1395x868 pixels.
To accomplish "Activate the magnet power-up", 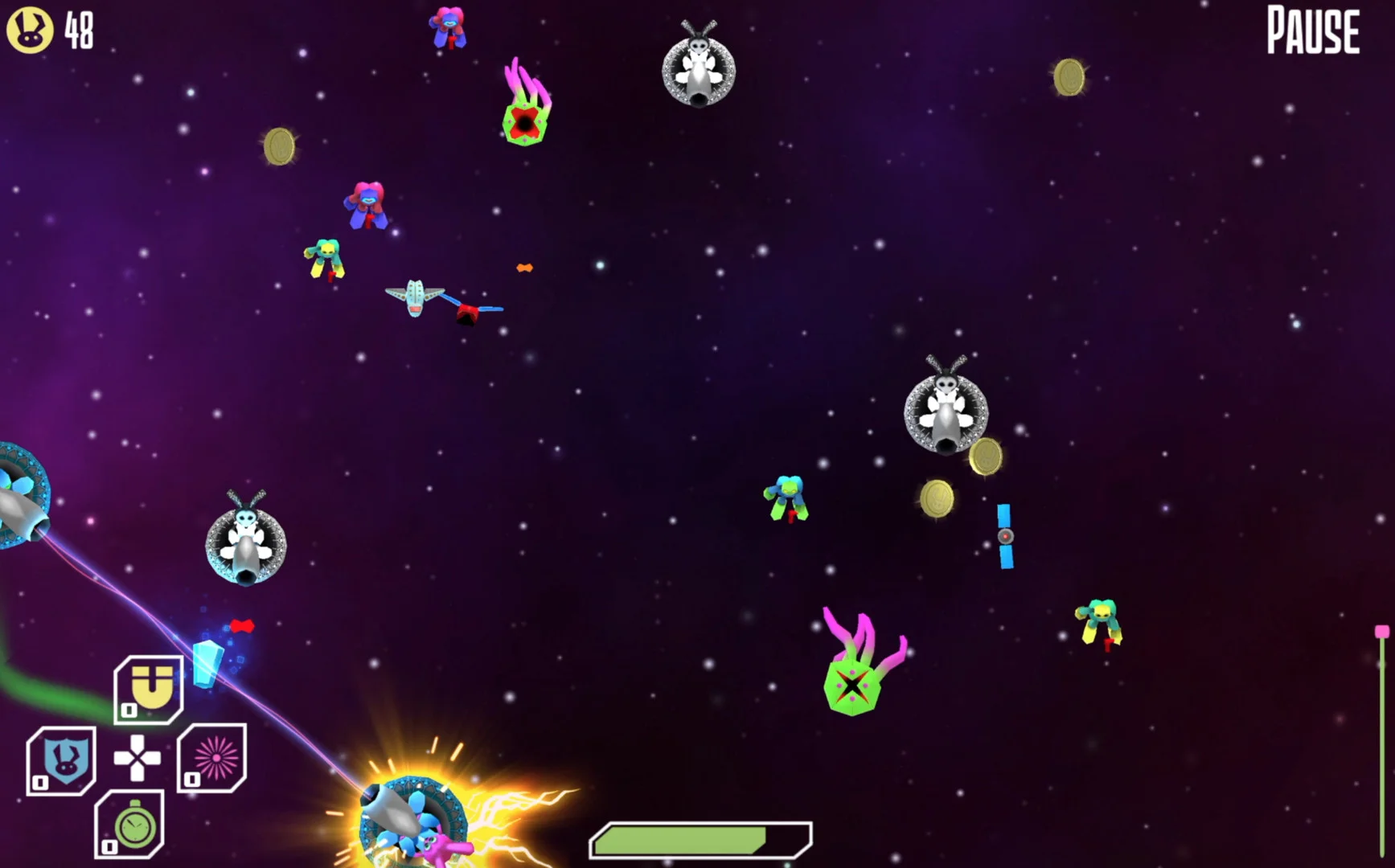I will tap(149, 688).
